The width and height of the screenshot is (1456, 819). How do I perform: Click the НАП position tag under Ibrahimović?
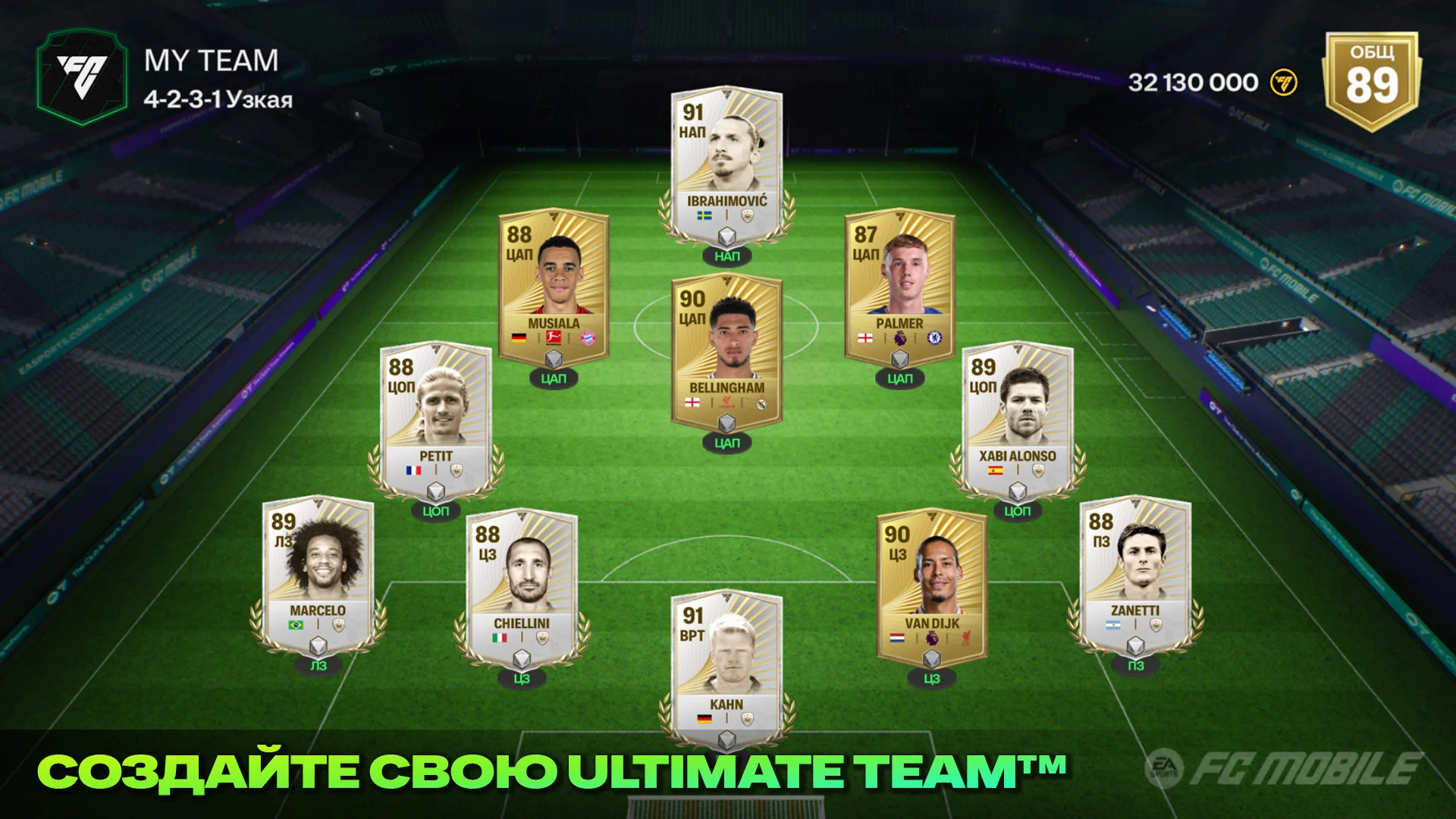tap(726, 257)
